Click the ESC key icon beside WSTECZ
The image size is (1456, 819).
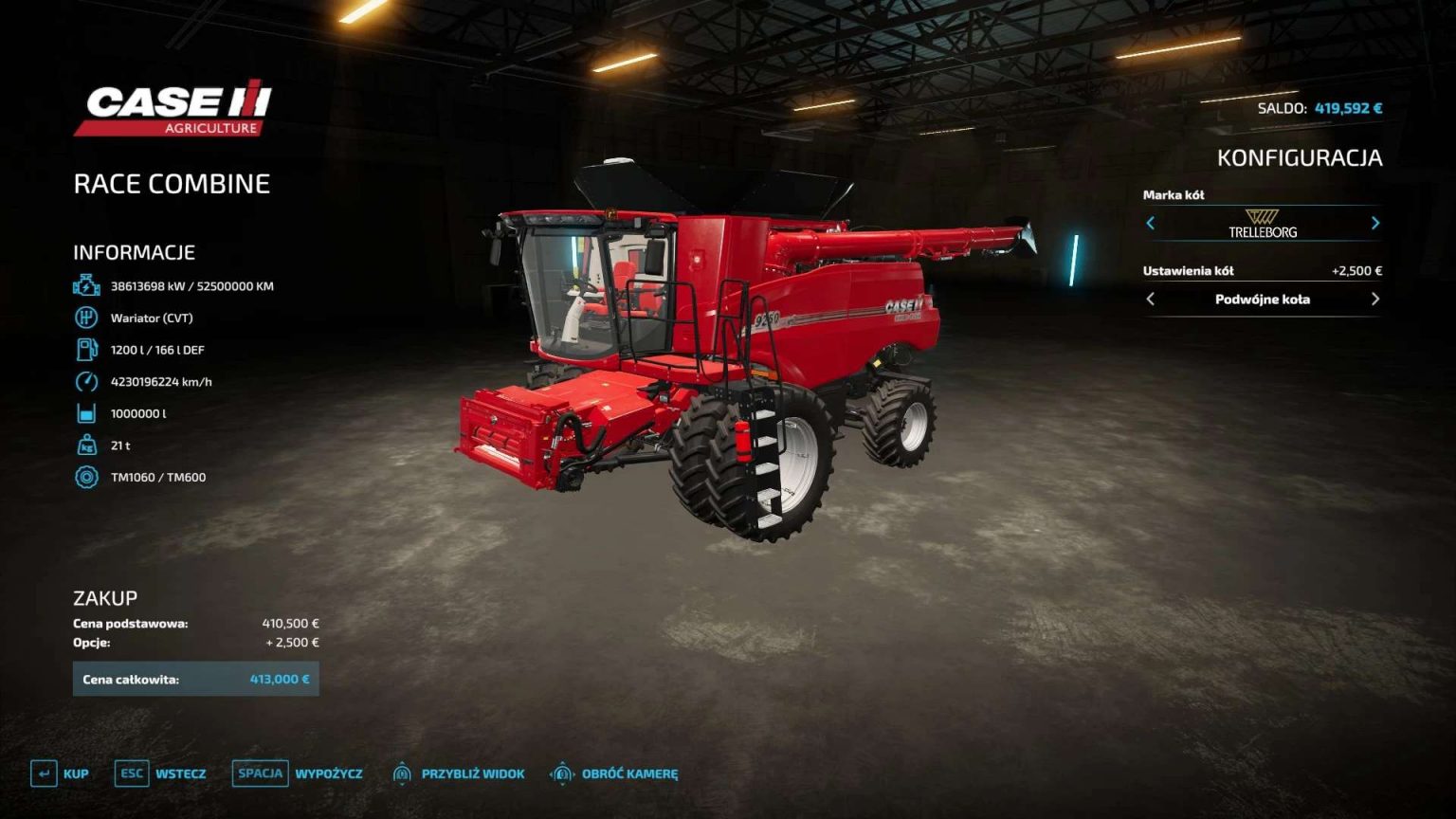[x=132, y=773]
